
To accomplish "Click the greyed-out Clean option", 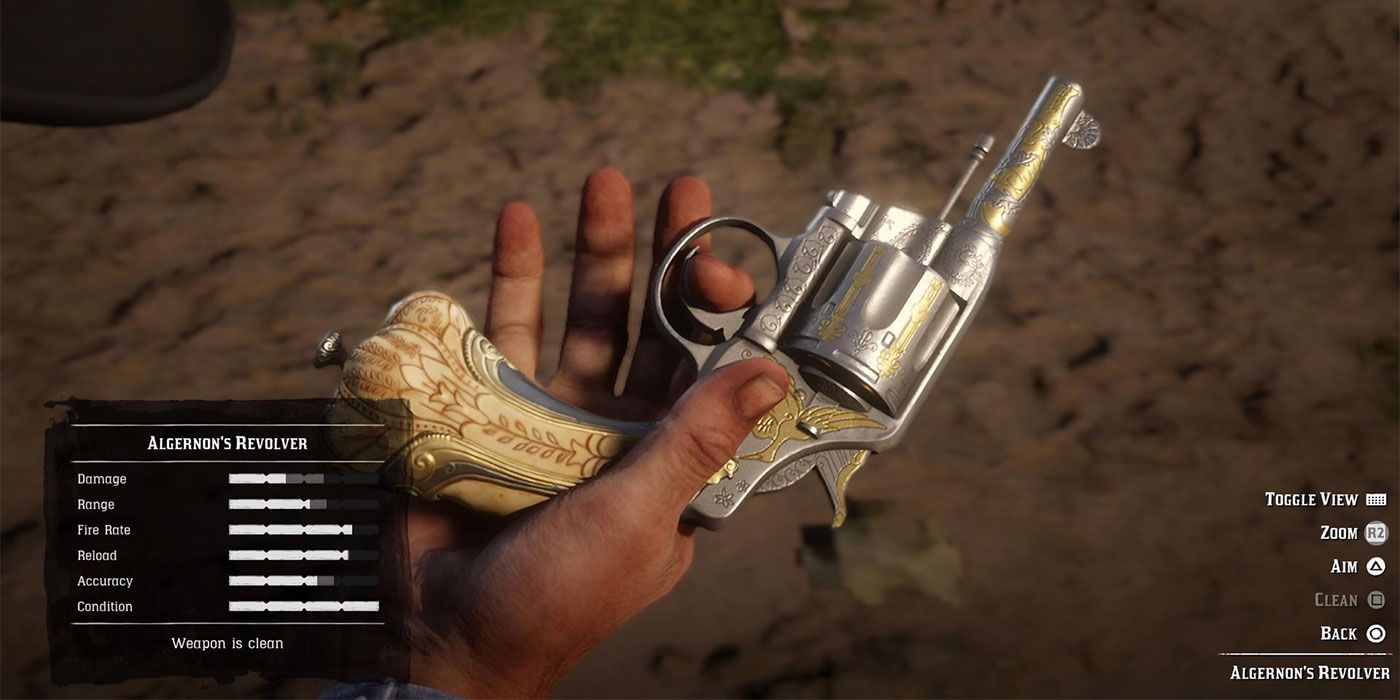I will click(x=1349, y=600).
